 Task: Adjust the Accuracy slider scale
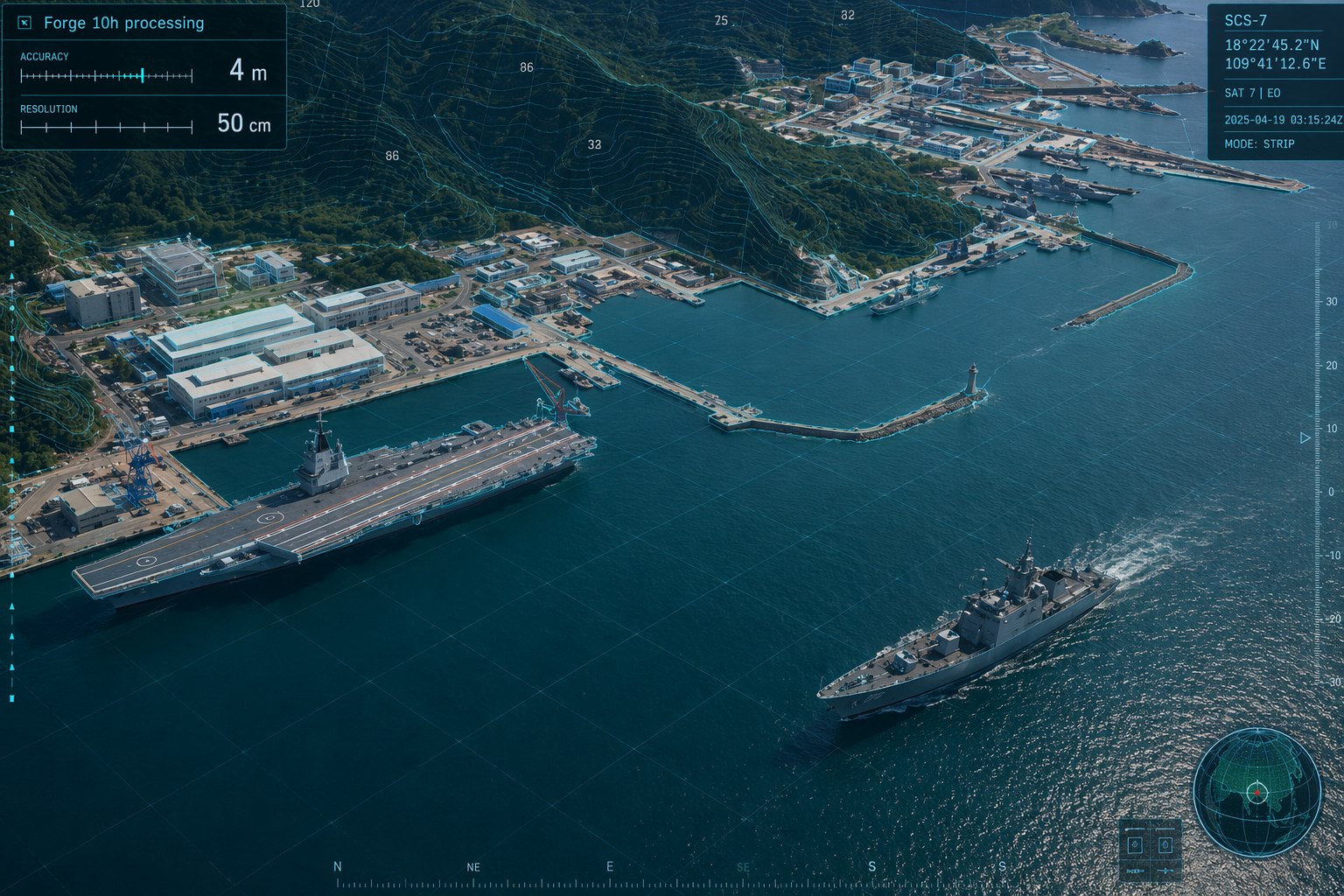point(106,76)
